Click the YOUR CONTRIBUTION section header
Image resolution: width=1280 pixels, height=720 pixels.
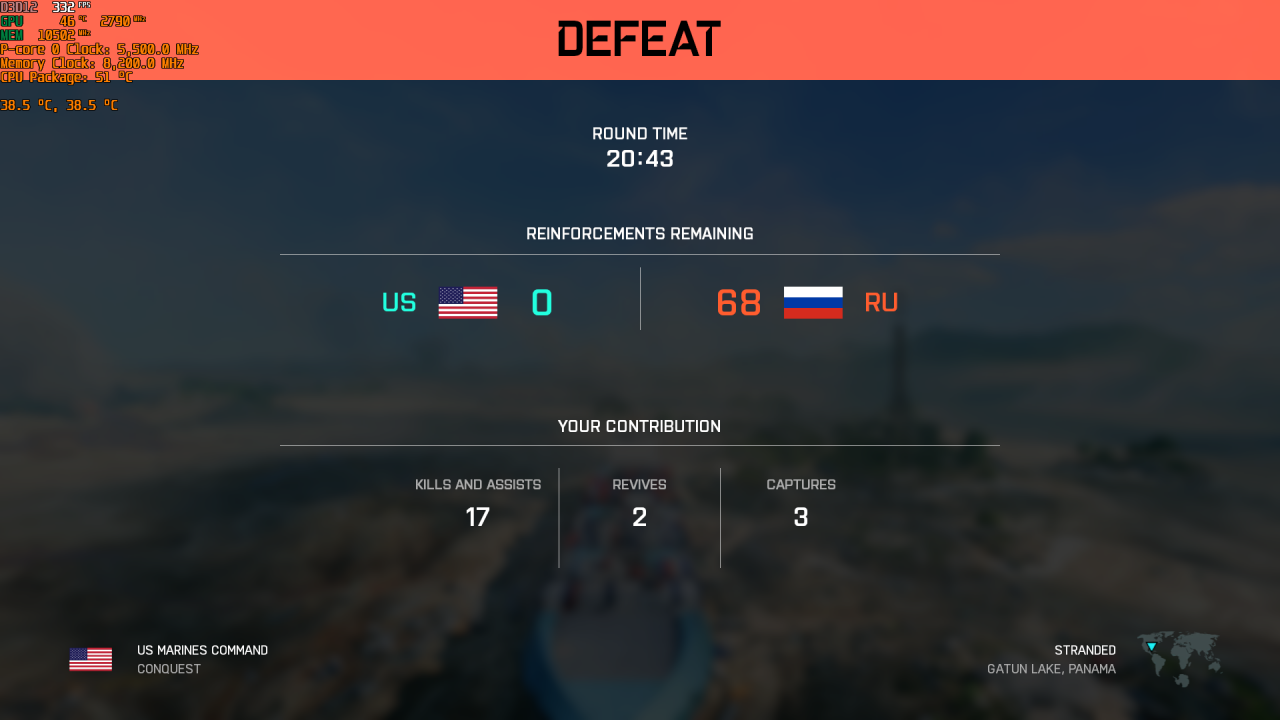tap(639, 426)
